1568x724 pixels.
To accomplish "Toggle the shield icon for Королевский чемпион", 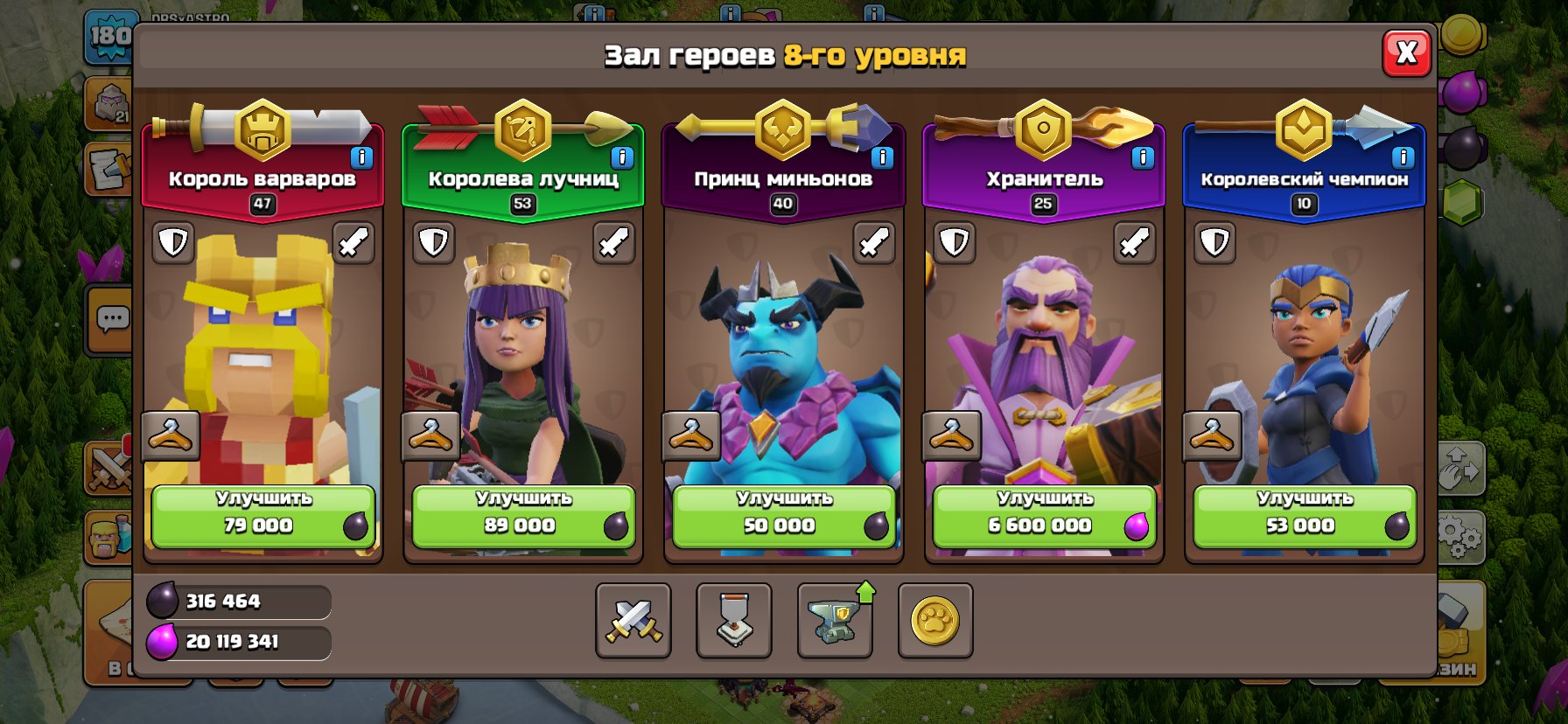I will [x=1213, y=241].
